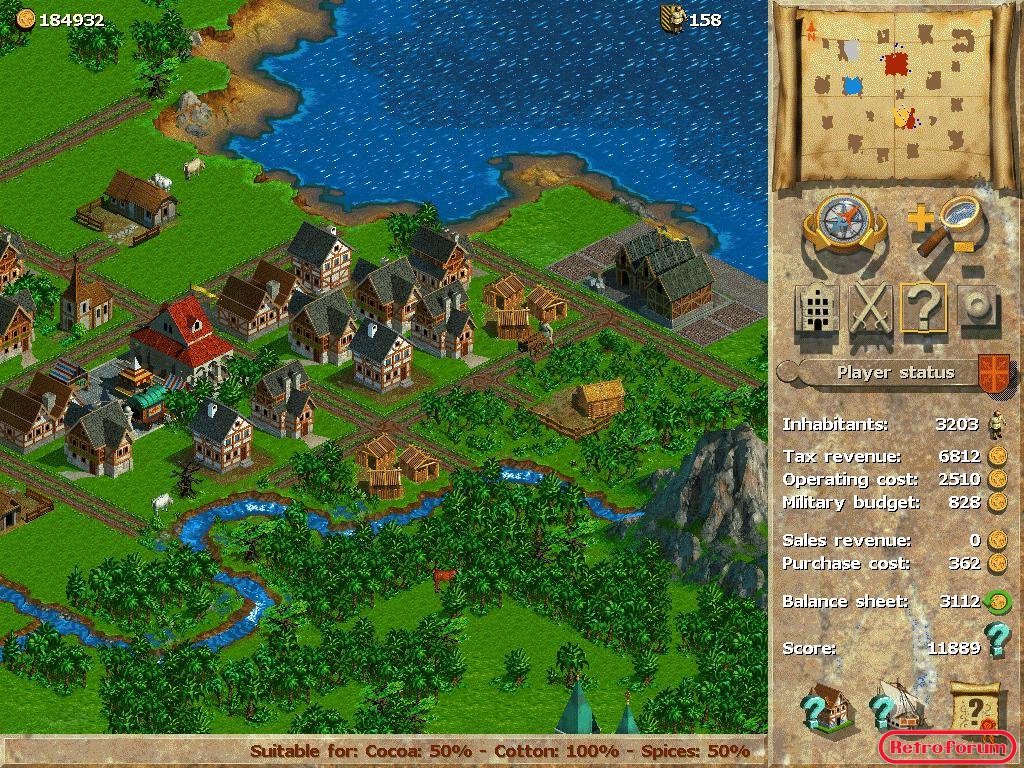Select the question mark info menu
Image resolution: width=1024 pixels, height=768 pixels.
click(x=923, y=308)
